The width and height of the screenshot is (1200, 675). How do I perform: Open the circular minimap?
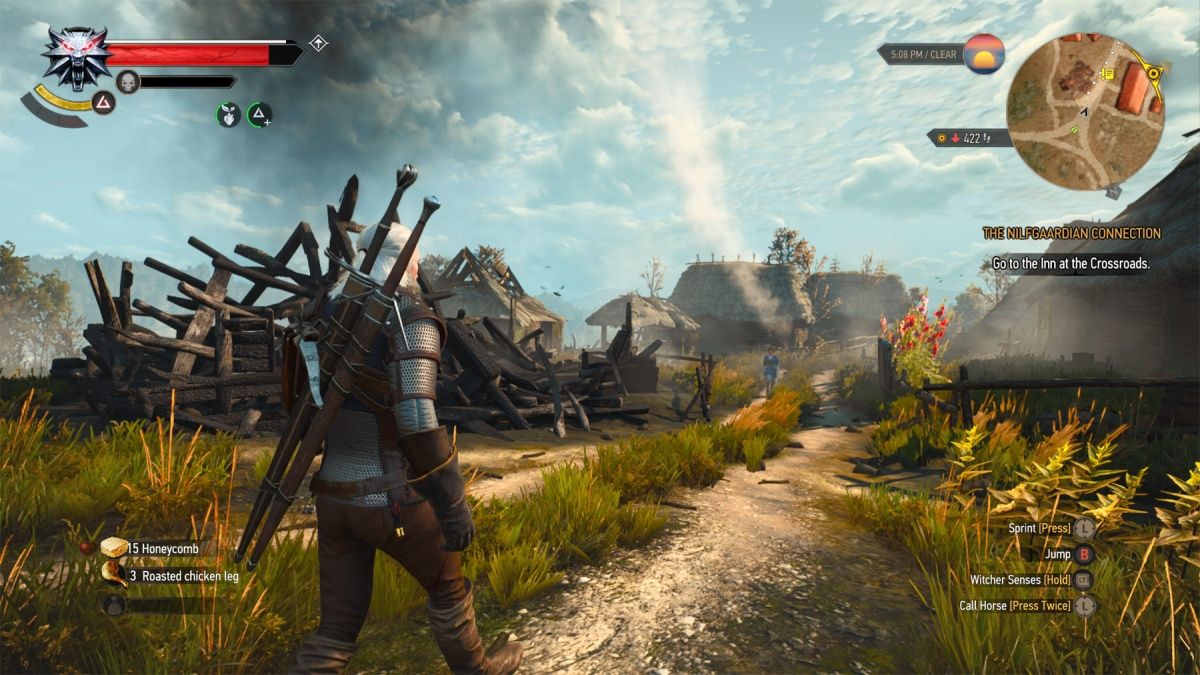click(1085, 111)
